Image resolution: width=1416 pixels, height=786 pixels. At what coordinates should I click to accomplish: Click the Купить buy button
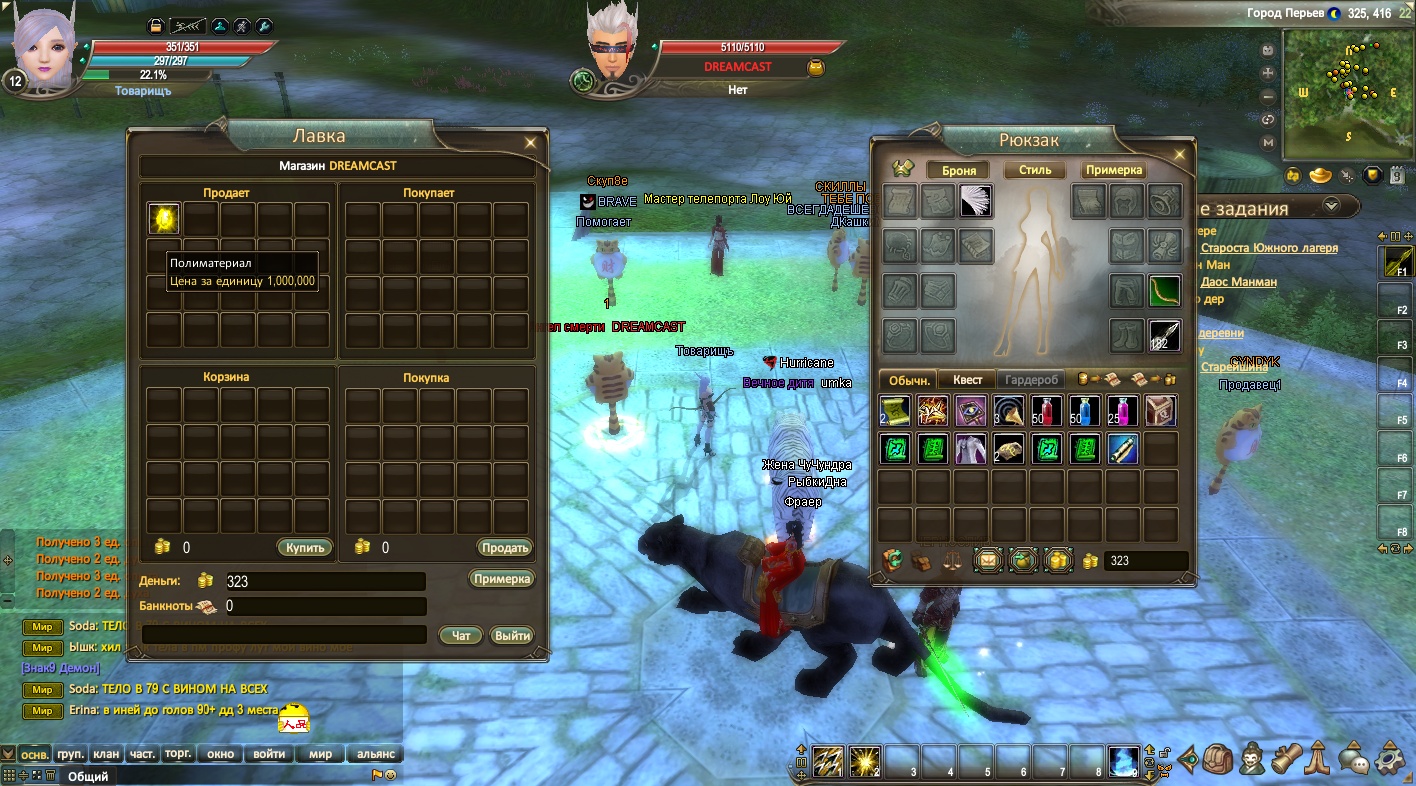click(x=303, y=548)
